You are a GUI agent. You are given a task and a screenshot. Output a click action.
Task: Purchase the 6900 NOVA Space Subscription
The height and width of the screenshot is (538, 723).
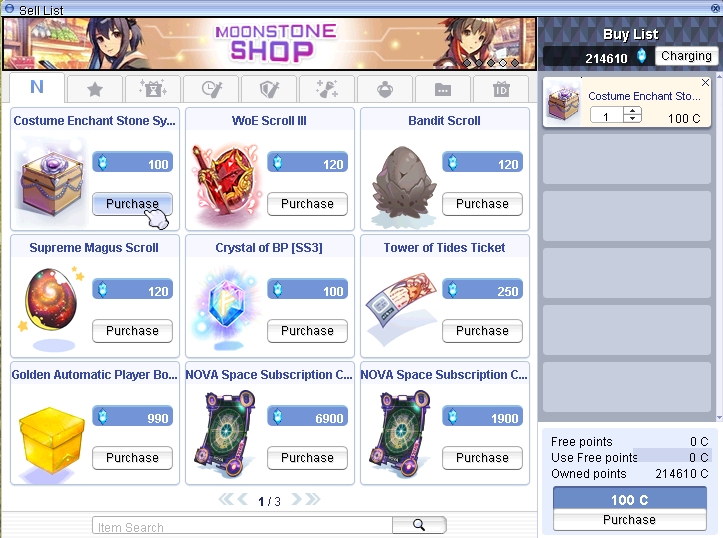pyautogui.click(x=307, y=458)
